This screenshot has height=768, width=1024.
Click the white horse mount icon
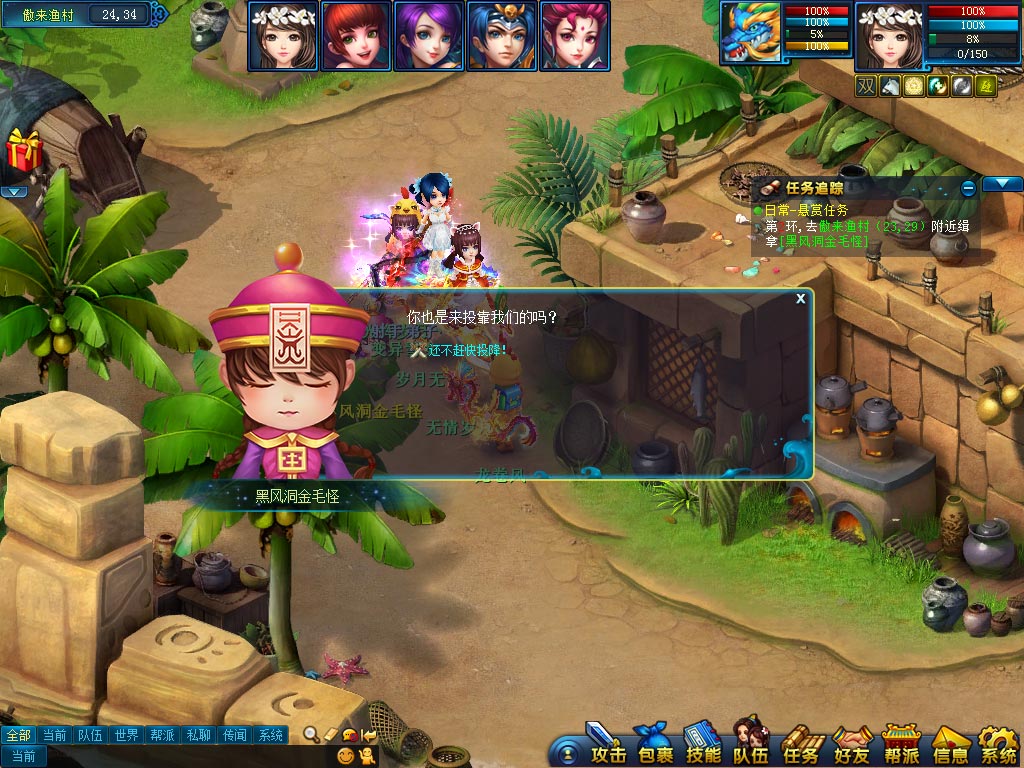890,87
